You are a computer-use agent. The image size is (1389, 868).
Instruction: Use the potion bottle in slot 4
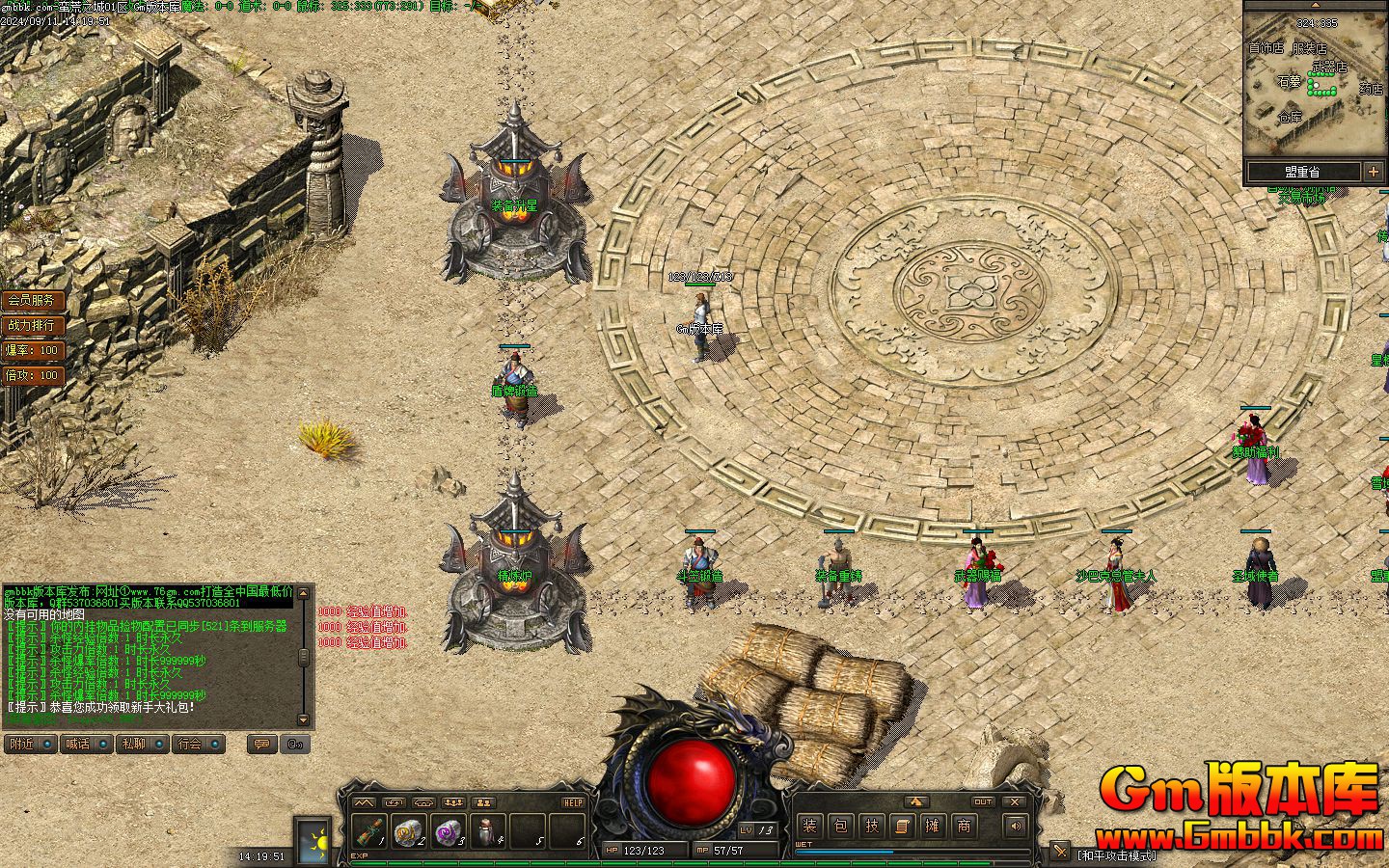[488, 829]
